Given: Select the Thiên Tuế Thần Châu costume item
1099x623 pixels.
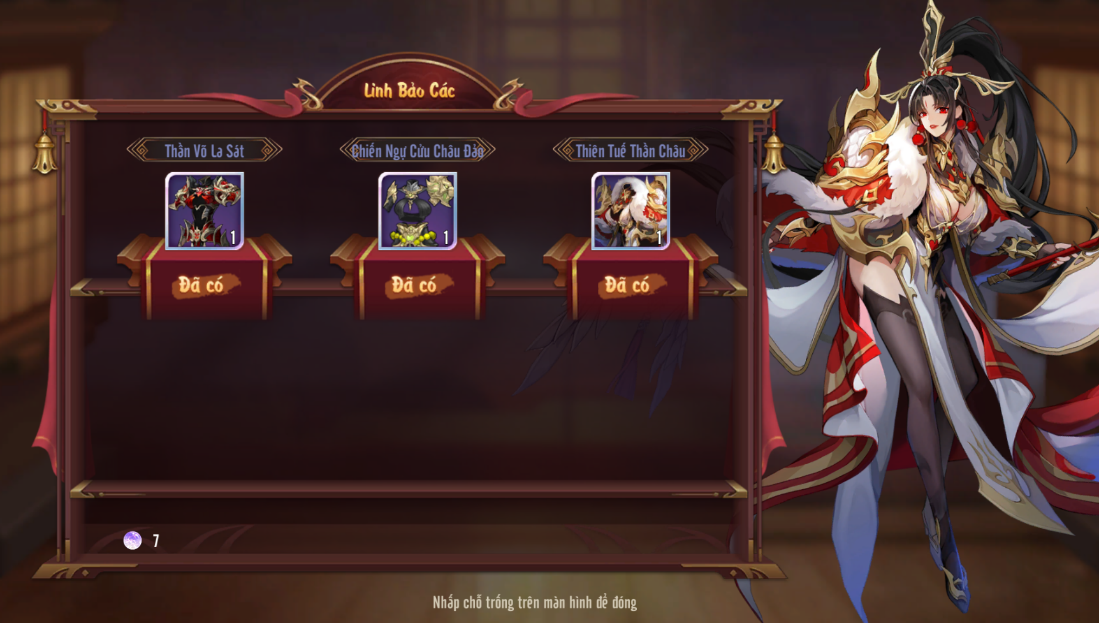Looking at the screenshot, I should [630, 210].
